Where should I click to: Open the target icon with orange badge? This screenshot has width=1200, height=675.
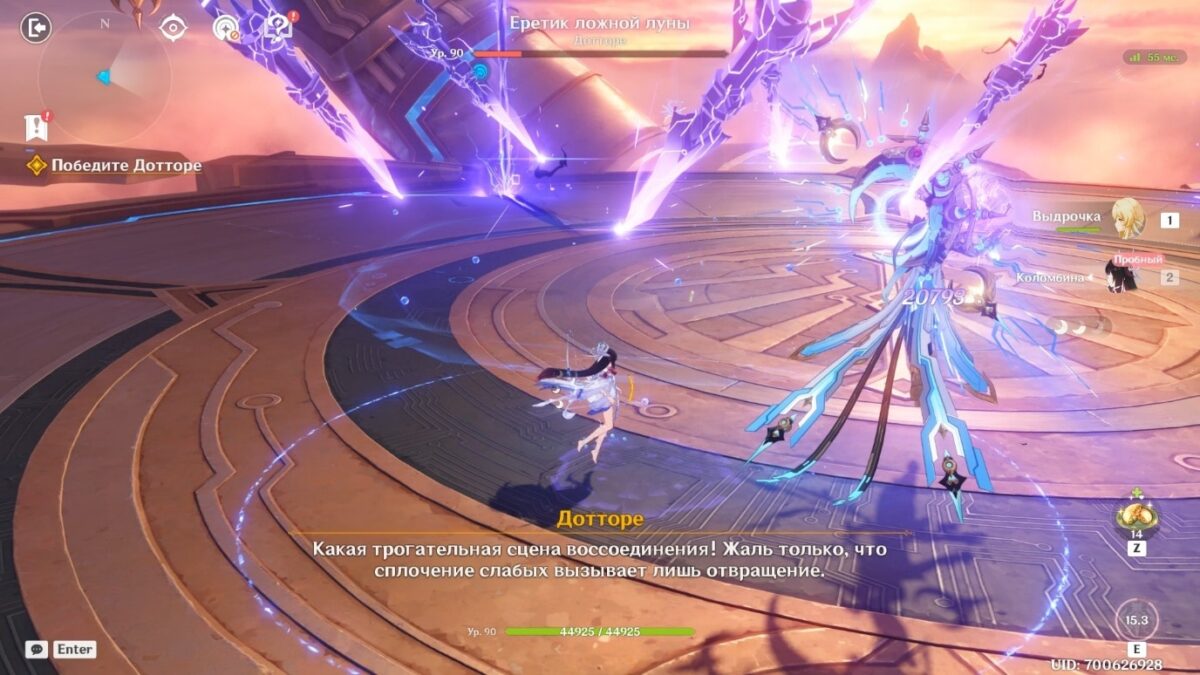226,29
